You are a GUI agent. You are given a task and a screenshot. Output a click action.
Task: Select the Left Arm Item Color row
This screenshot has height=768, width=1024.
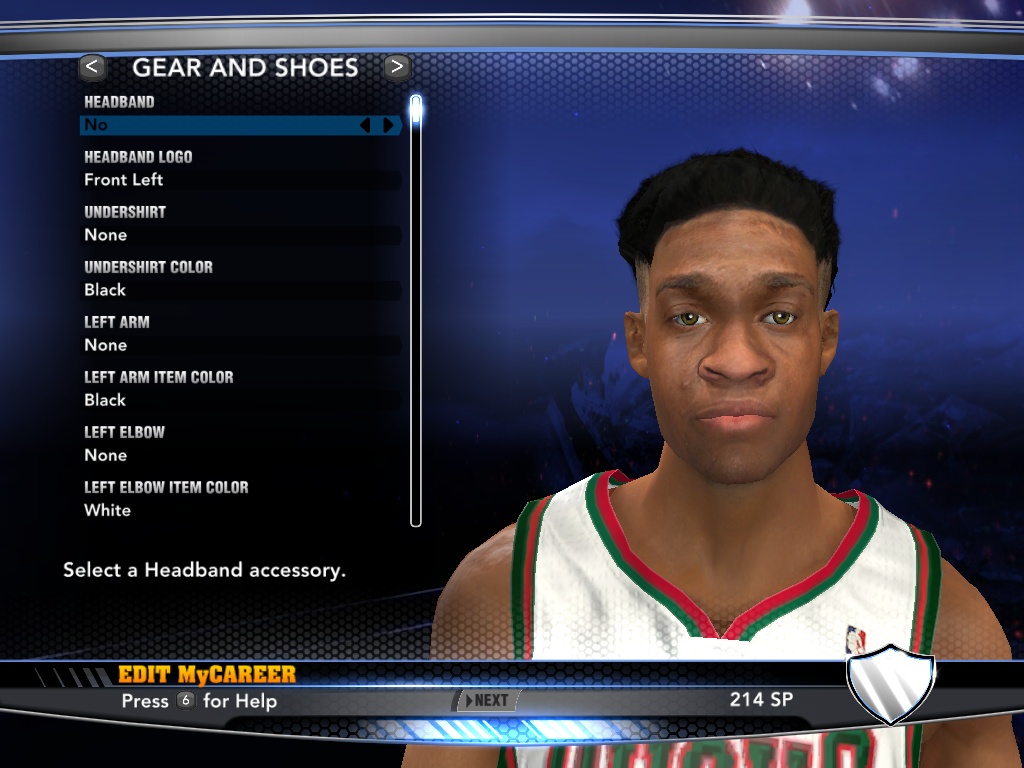pos(240,400)
